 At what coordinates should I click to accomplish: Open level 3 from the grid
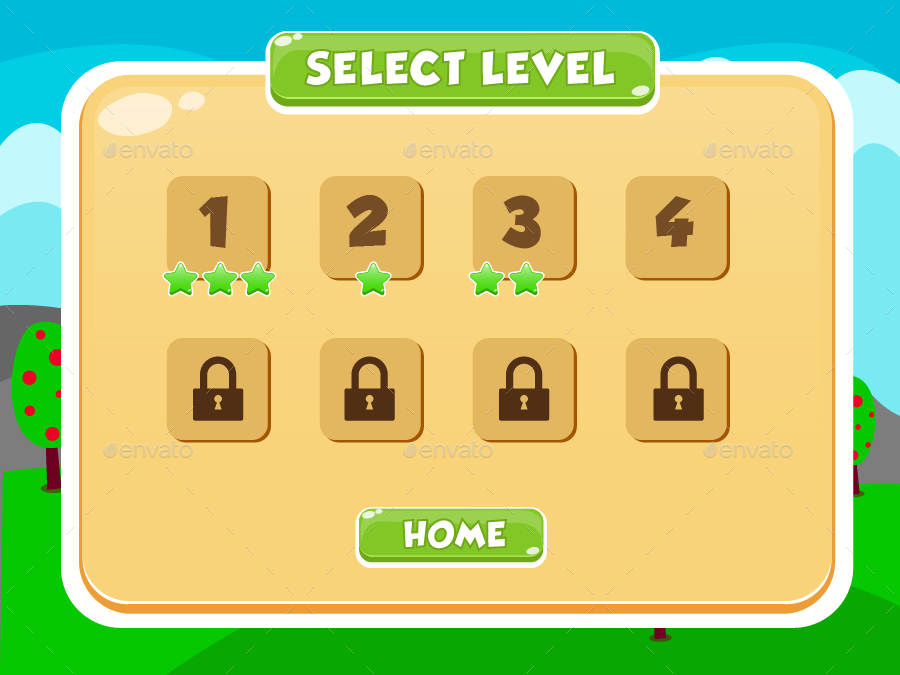tap(523, 226)
